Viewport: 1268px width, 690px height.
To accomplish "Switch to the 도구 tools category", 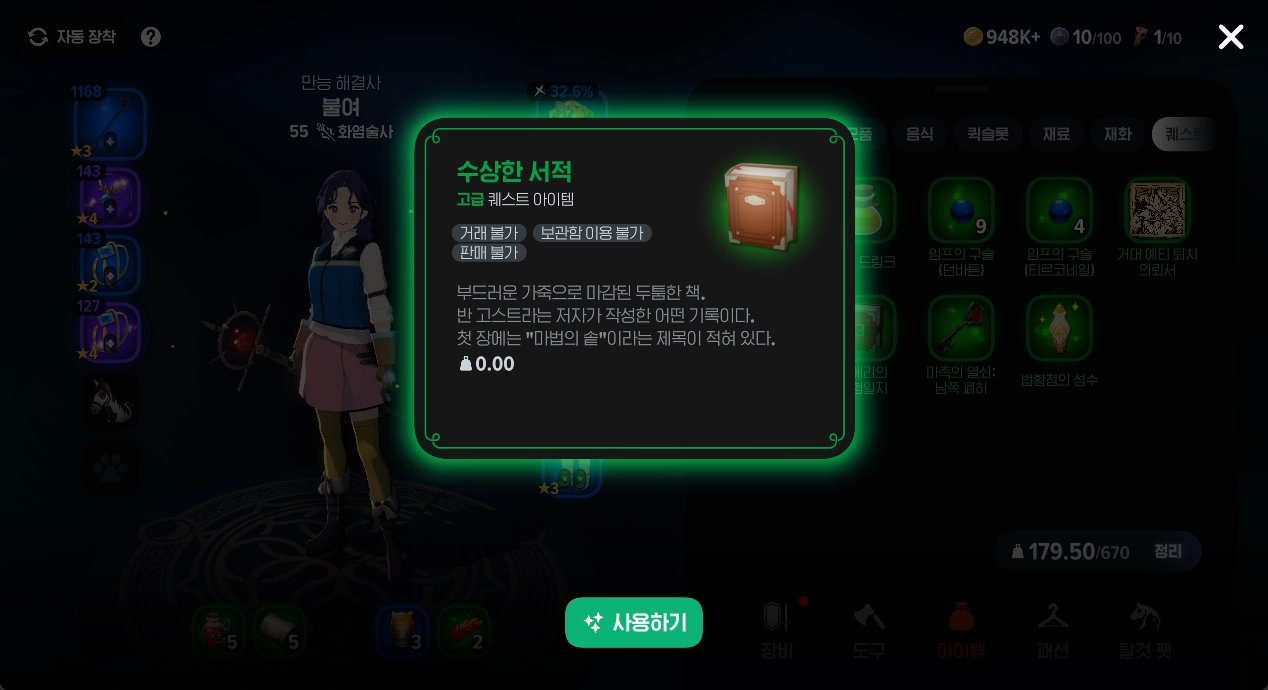I will point(869,630).
